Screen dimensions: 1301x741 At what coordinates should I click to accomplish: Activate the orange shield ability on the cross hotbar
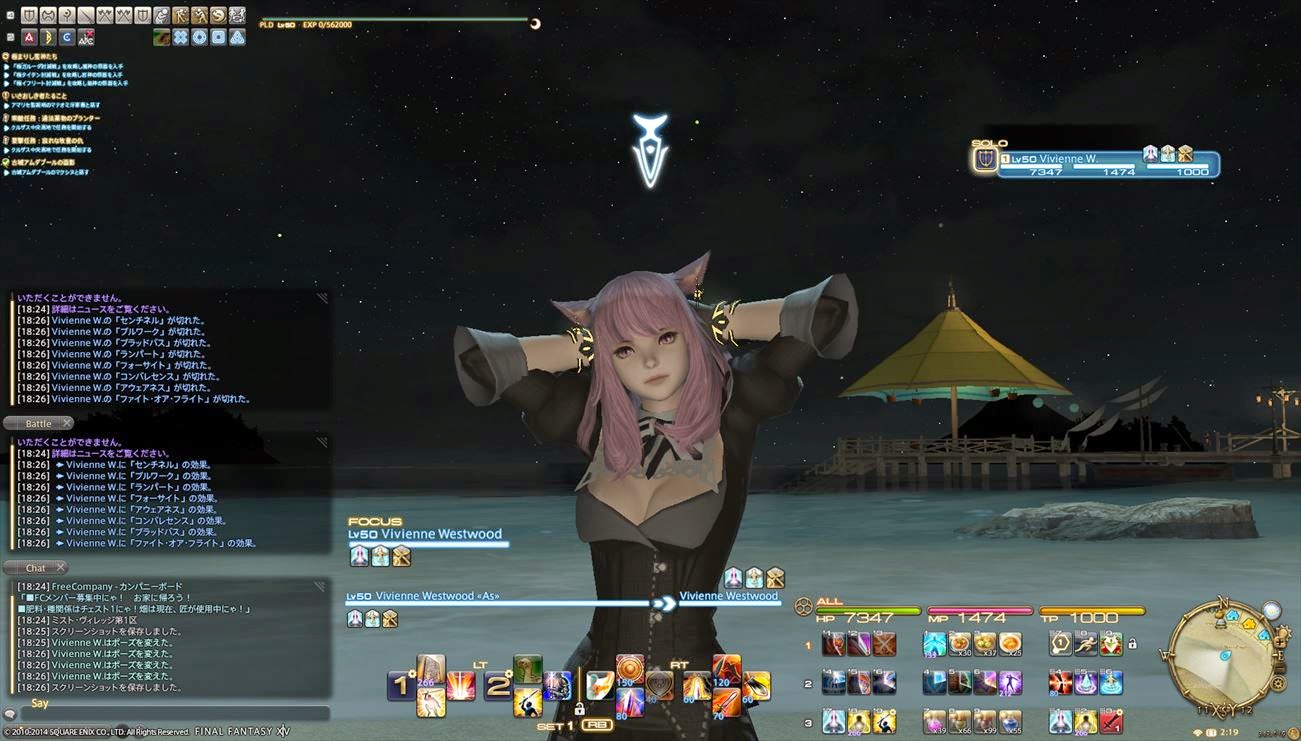click(628, 668)
